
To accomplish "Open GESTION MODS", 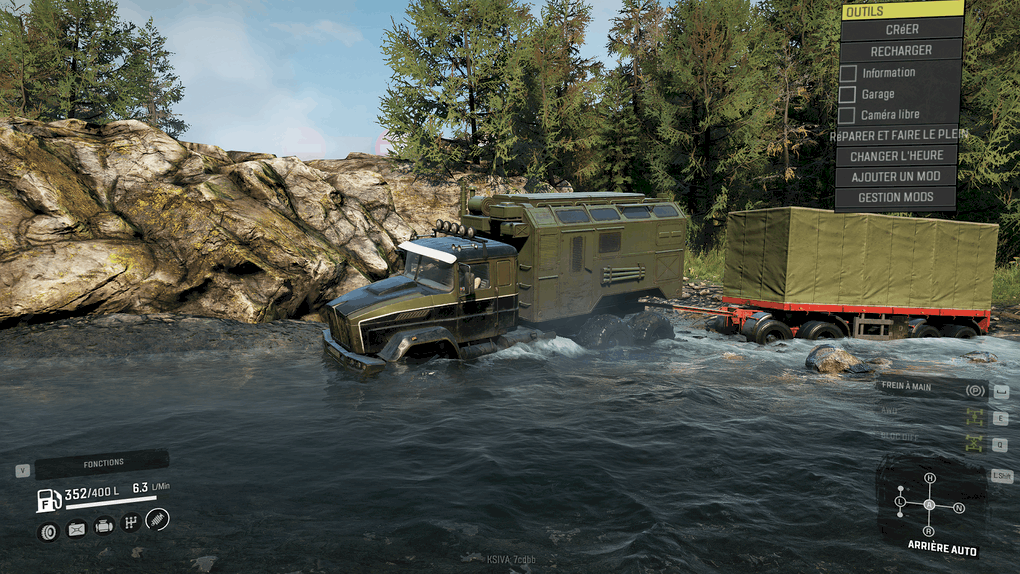I will click(x=898, y=198).
